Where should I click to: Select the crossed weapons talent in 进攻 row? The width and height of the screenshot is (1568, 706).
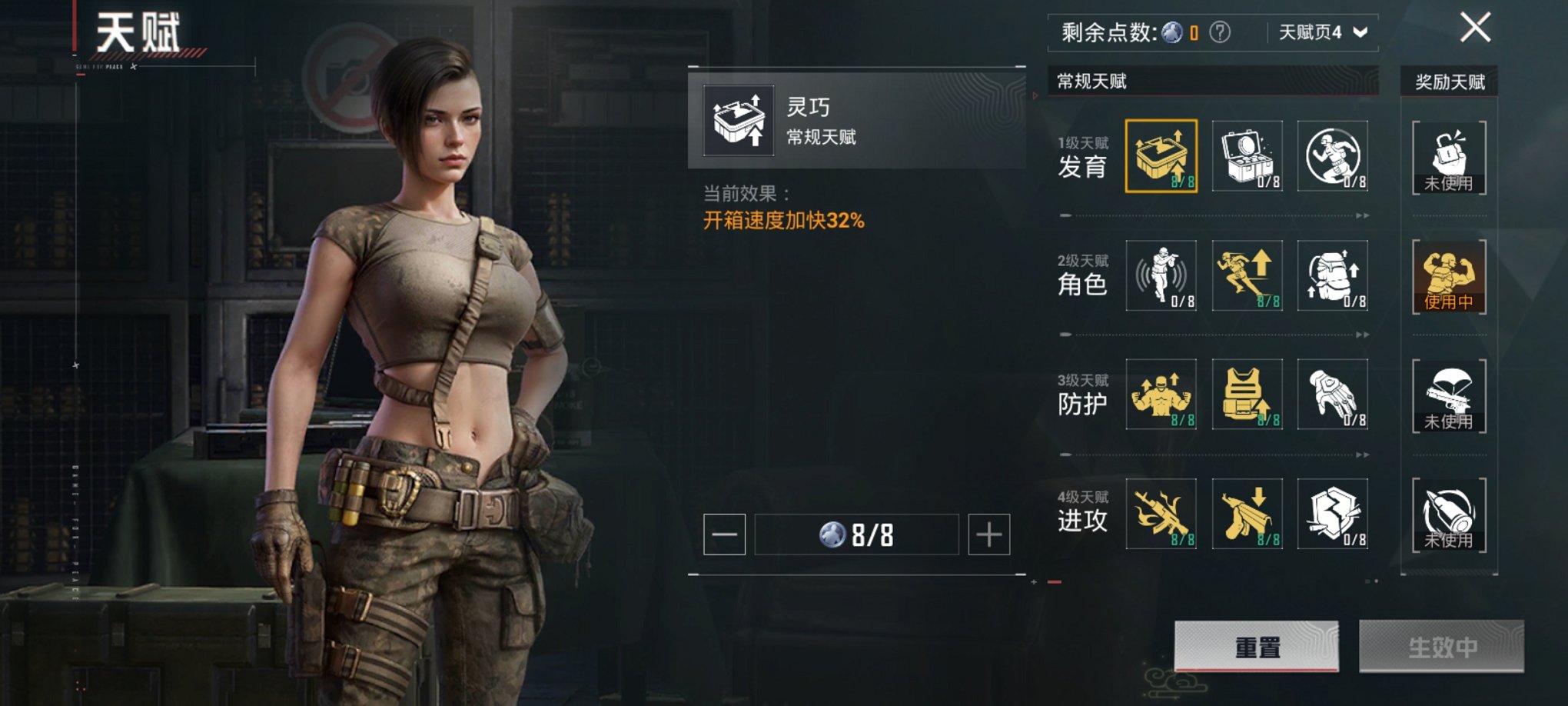click(1163, 515)
